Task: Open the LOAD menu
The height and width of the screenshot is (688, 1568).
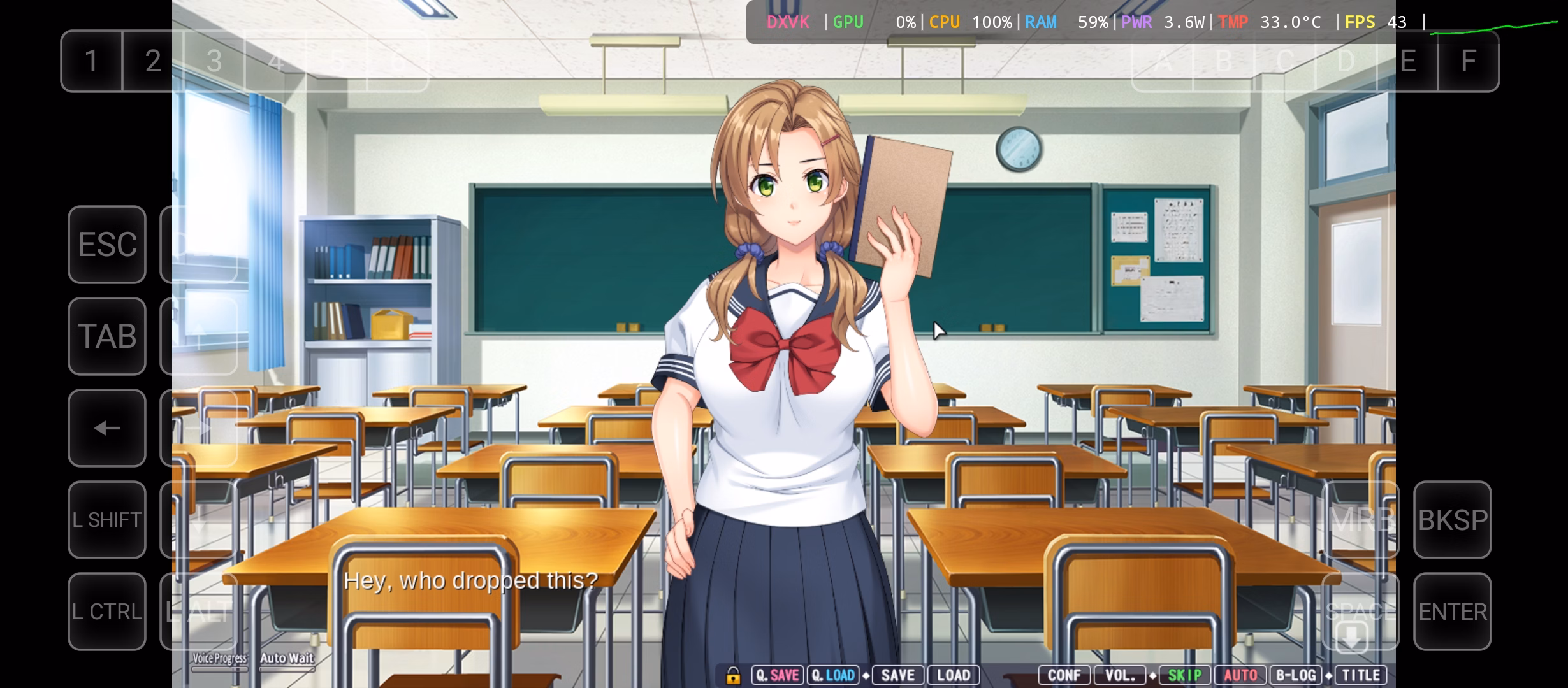Action: coord(953,675)
